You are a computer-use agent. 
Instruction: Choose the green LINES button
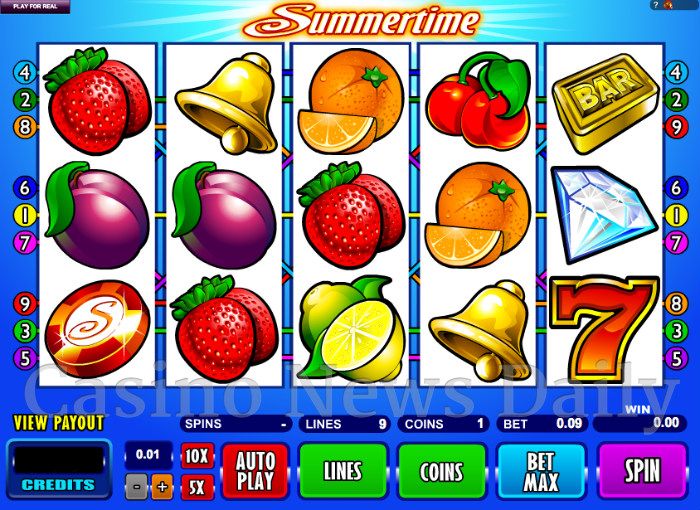(343, 471)
